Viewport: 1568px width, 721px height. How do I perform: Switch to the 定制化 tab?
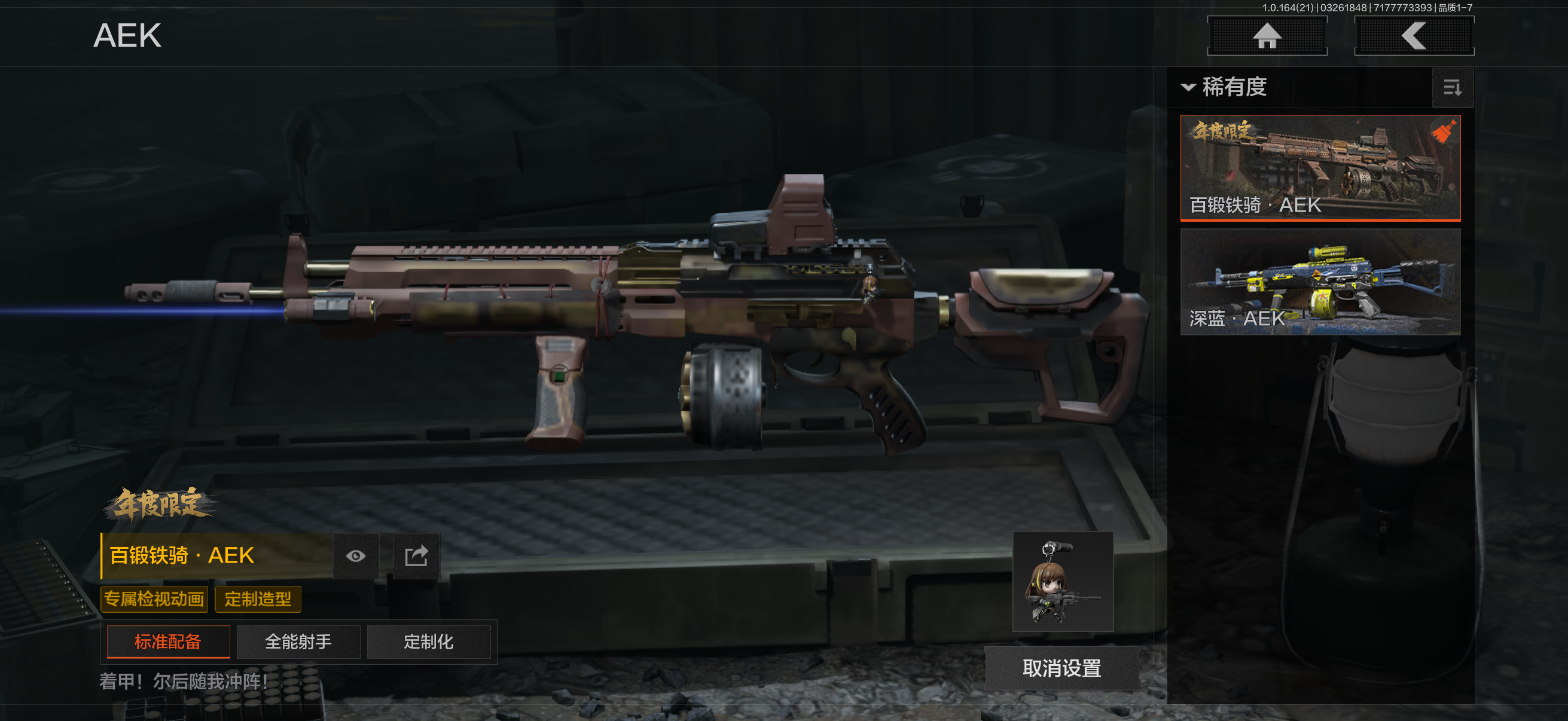pos(429,641)
